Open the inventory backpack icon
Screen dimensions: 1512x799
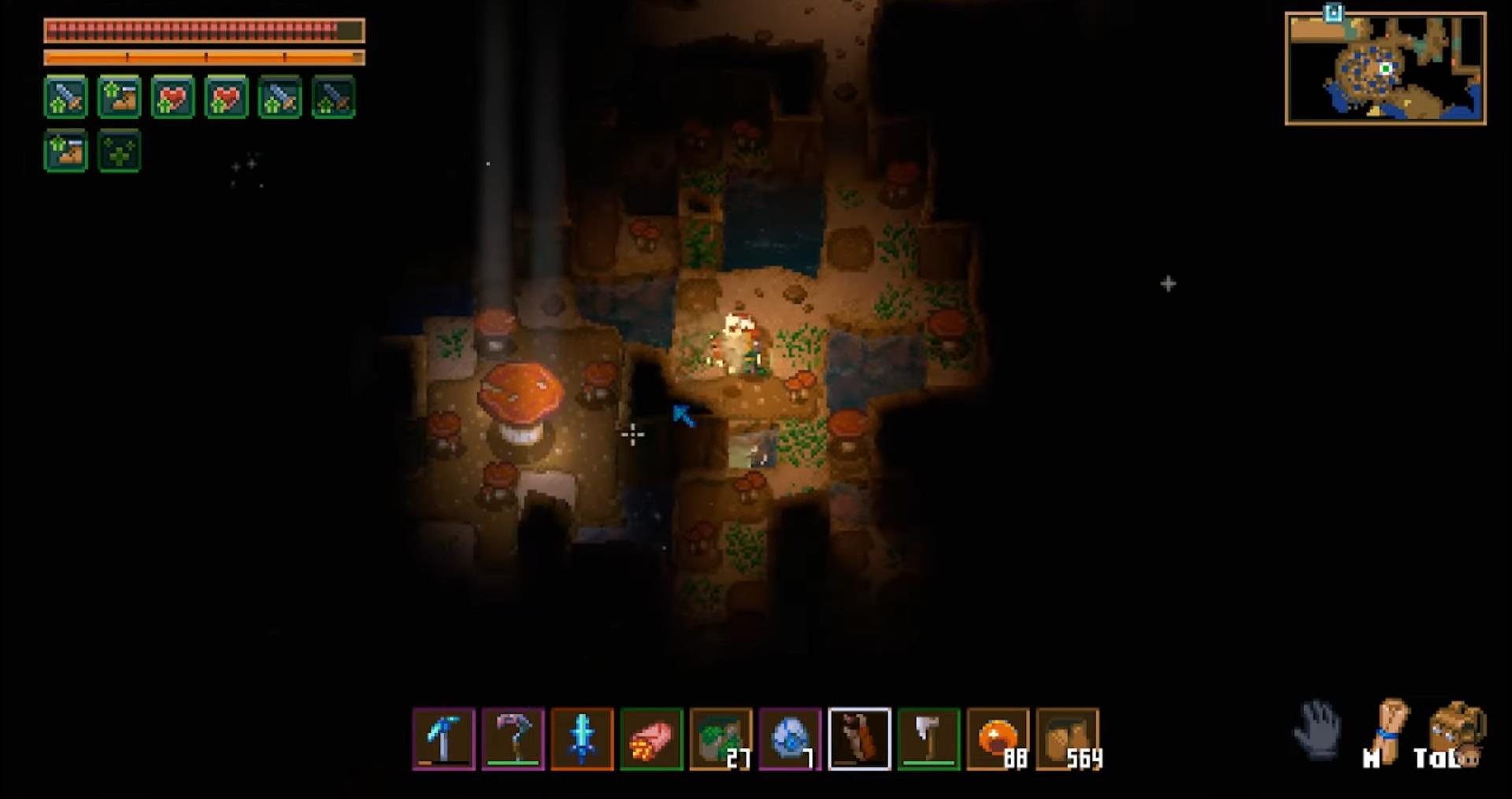(x=1456, y=729)
